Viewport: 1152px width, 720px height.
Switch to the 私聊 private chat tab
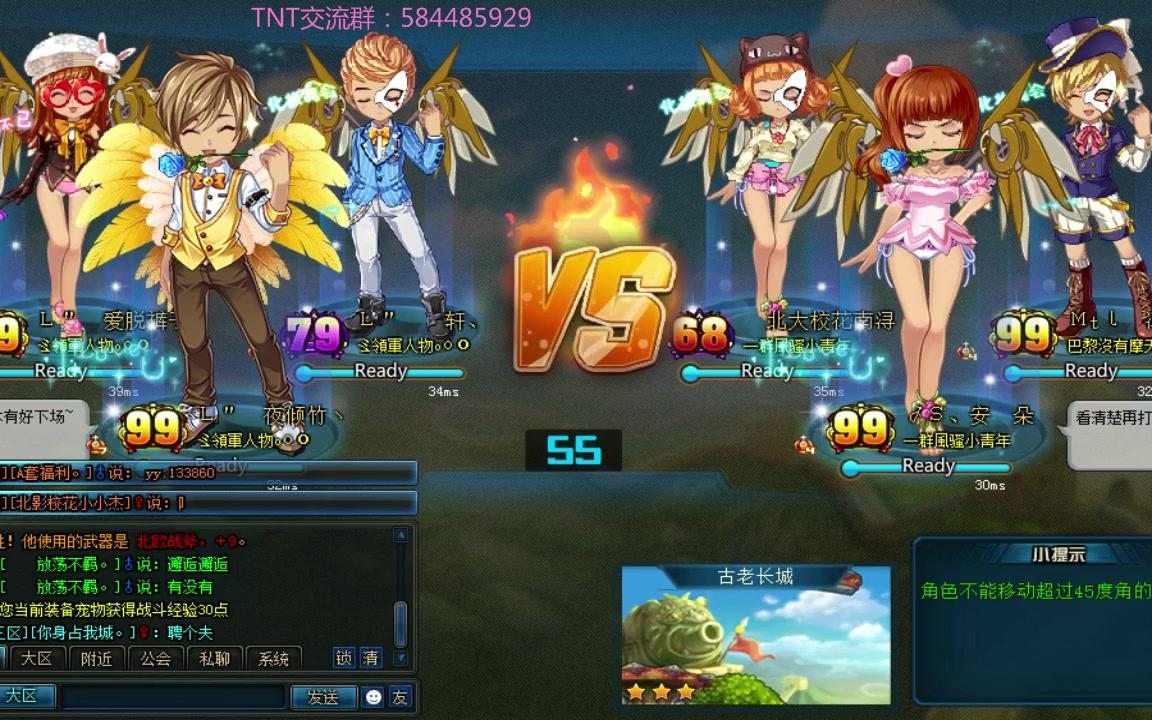pyautogui.click(x=215, y=658)
